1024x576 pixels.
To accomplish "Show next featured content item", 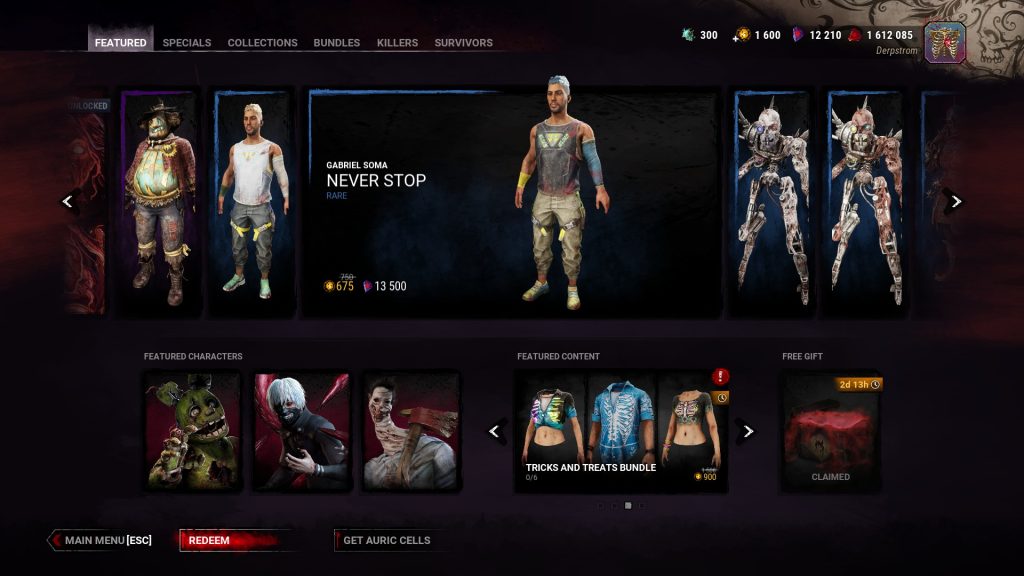I will pyautogui.click(x=748, y=432).
